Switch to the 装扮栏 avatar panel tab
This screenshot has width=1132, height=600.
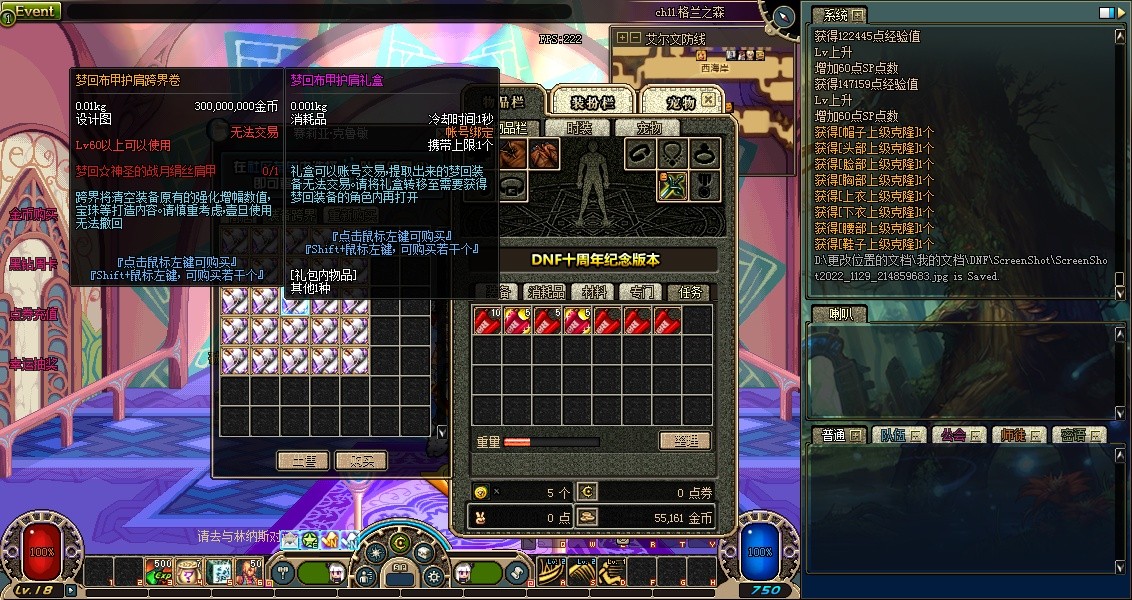tap(593, 102)
